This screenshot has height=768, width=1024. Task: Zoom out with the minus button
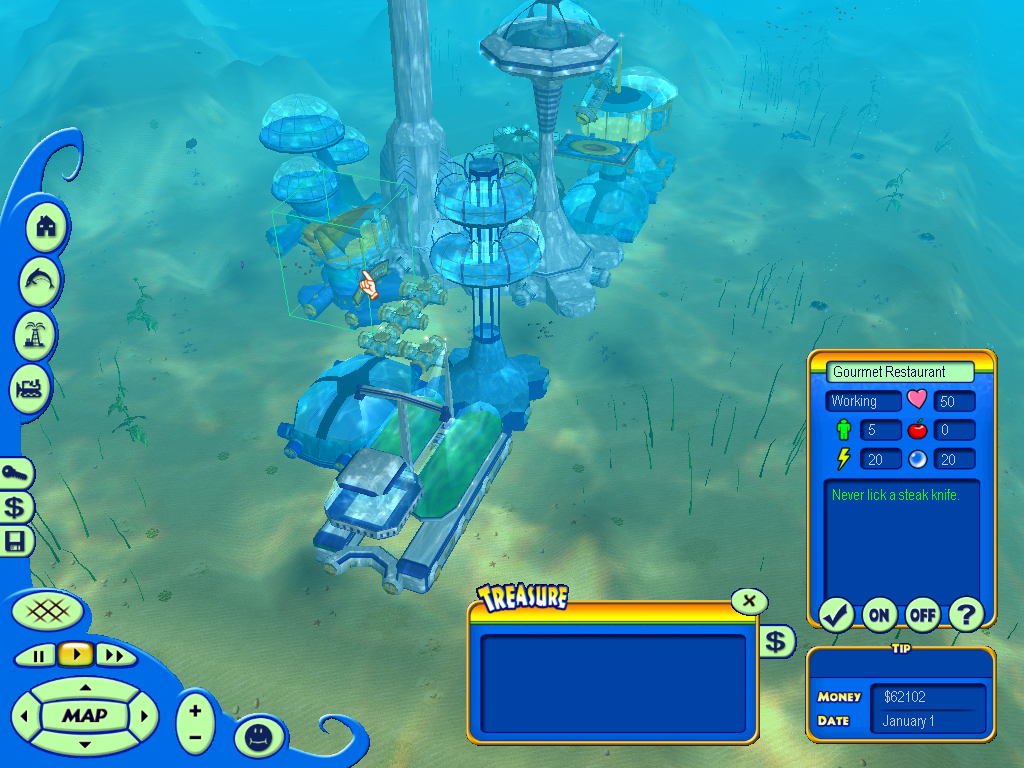pos(195,737)
